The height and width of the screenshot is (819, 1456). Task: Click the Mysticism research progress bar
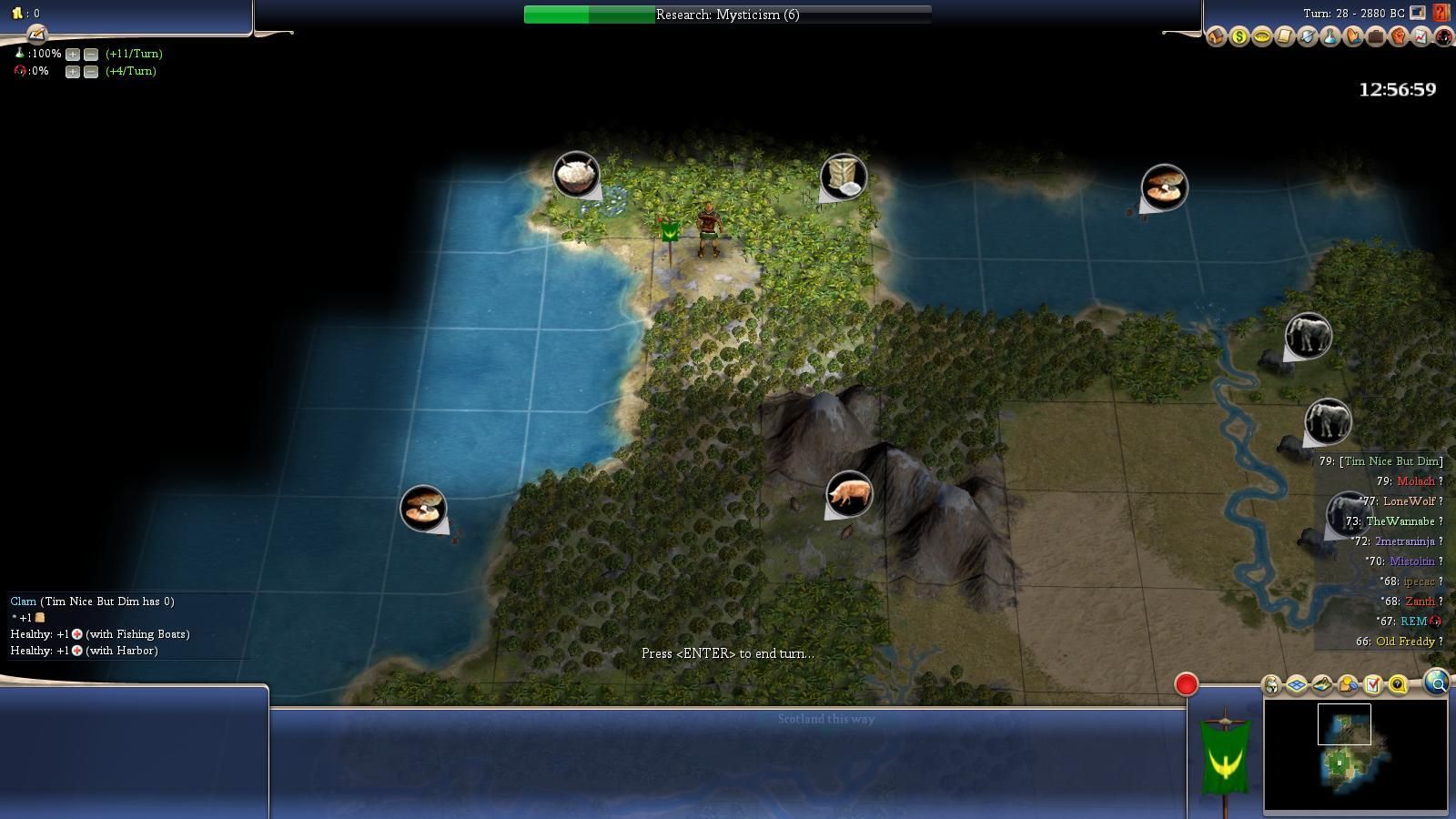click(727, 15)
